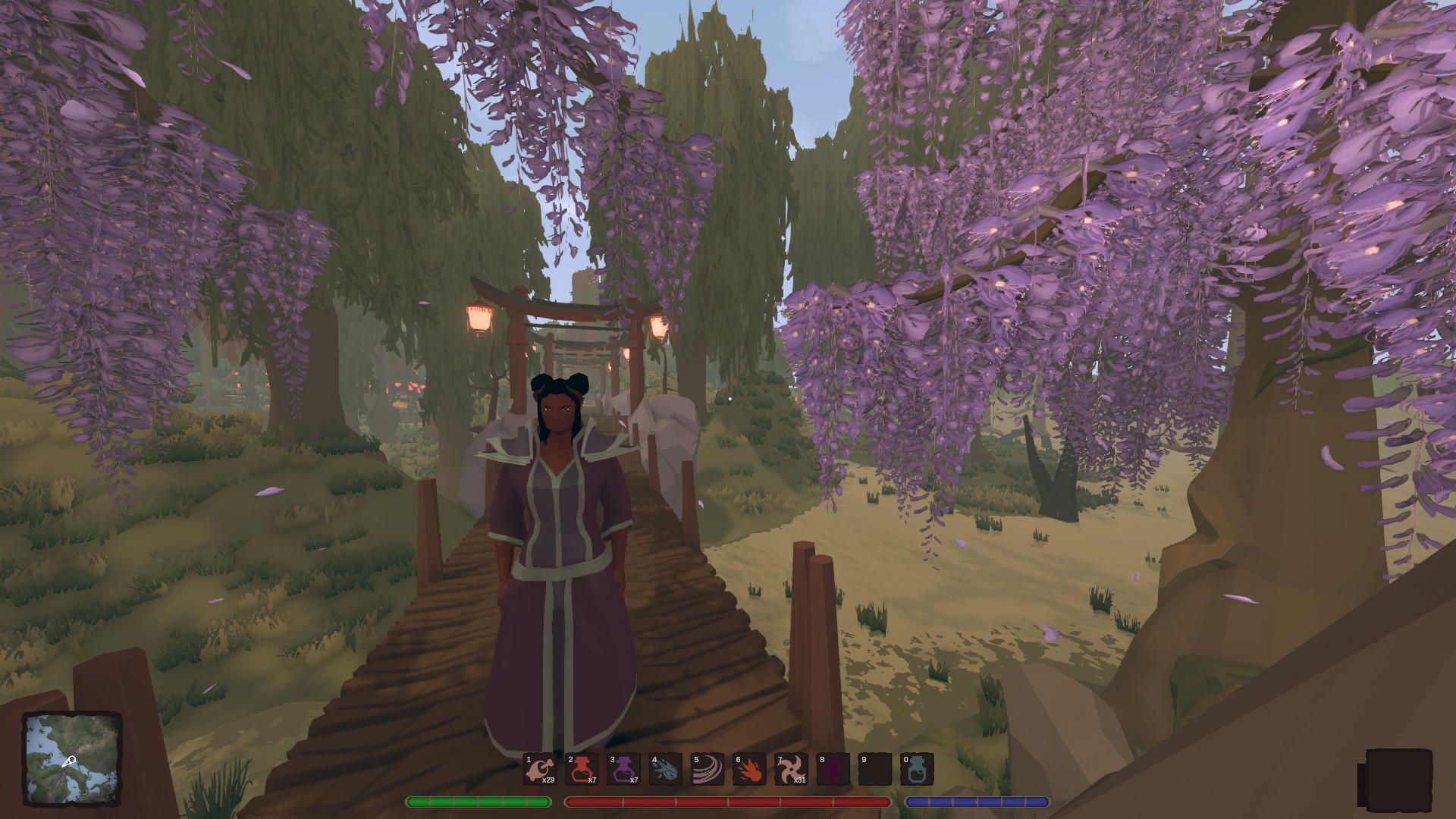This screenshot has width=1456, height=819.
Task: Select the blue-grey potion in slot 0
Action: (916, 770)
